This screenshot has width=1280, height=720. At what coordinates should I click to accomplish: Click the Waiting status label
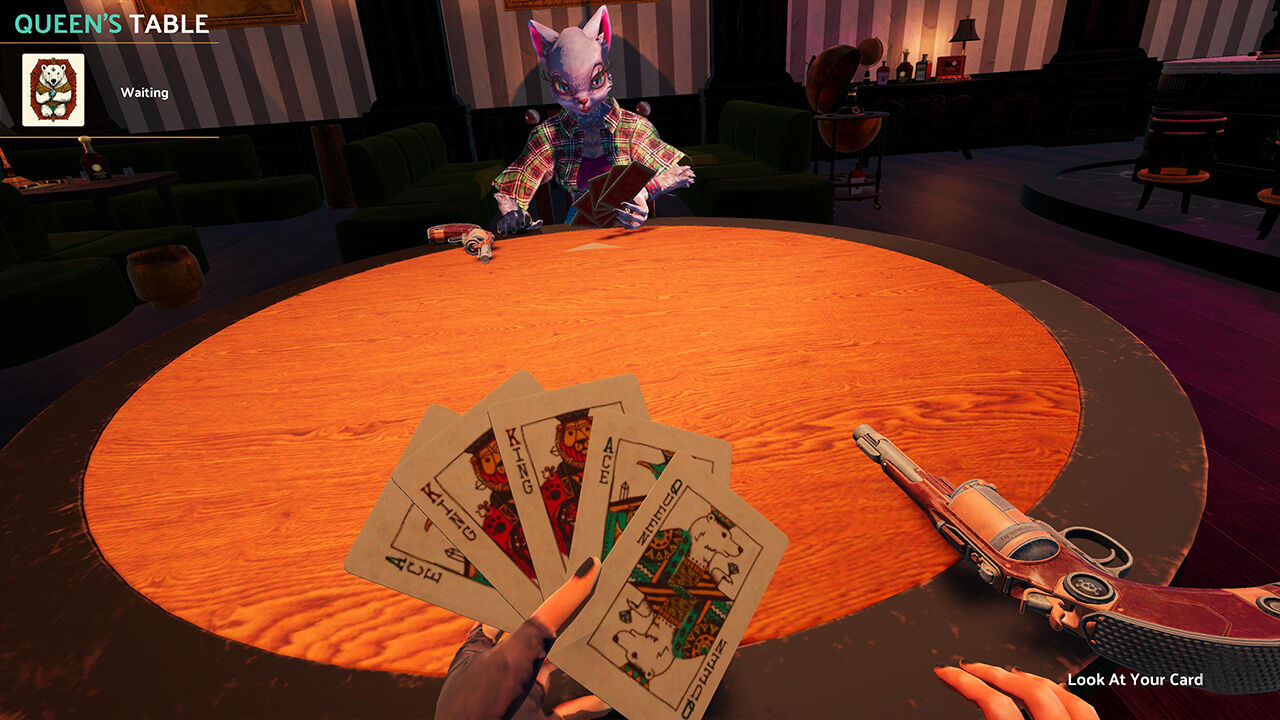pos(146,92)
